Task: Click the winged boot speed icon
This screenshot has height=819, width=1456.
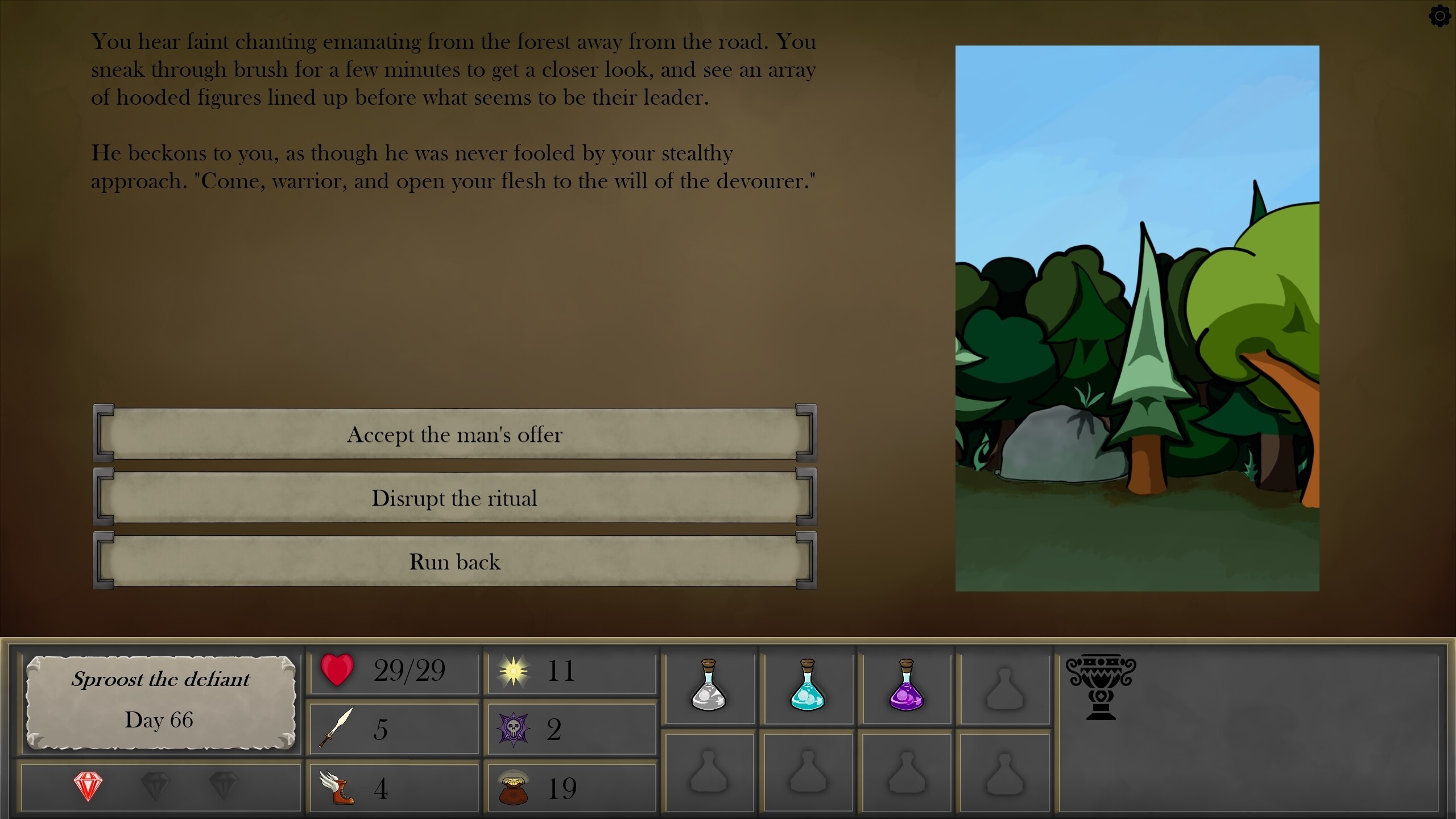Action: coord(337,788)
